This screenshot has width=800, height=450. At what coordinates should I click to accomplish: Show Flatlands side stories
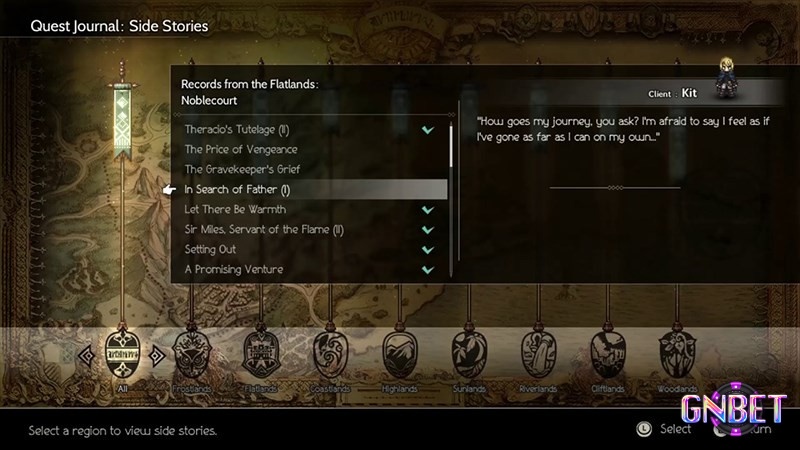click(x=260, y=352)
